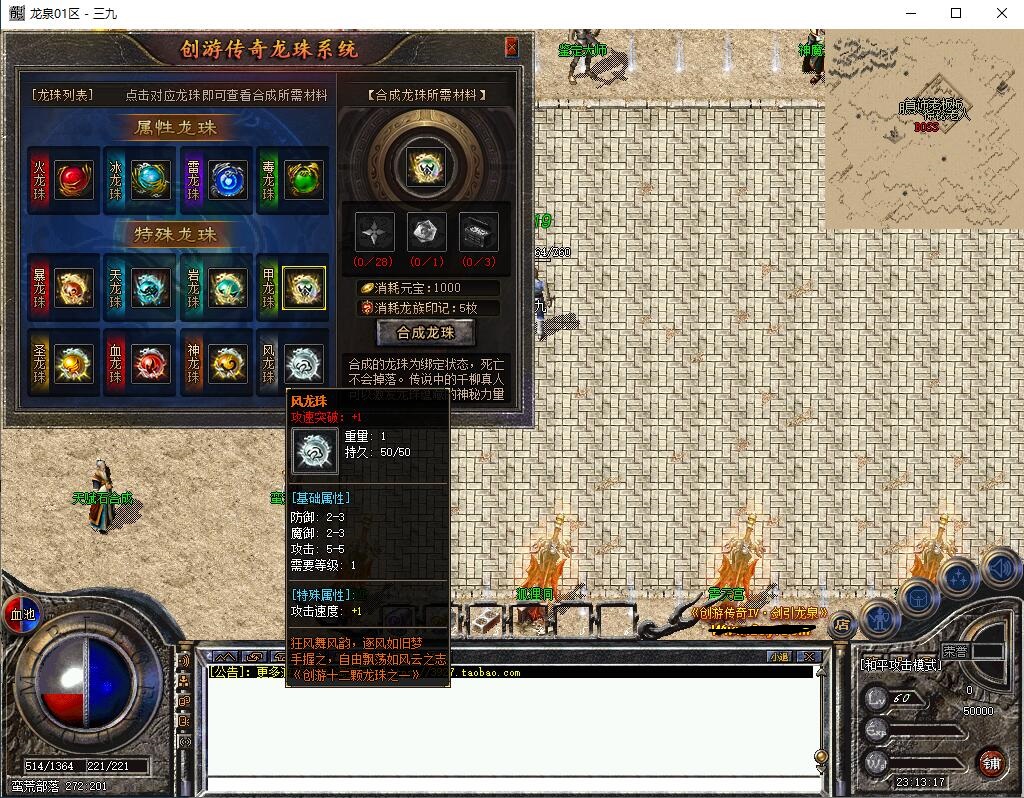Click the red 铺 stall button

point(991,762)
